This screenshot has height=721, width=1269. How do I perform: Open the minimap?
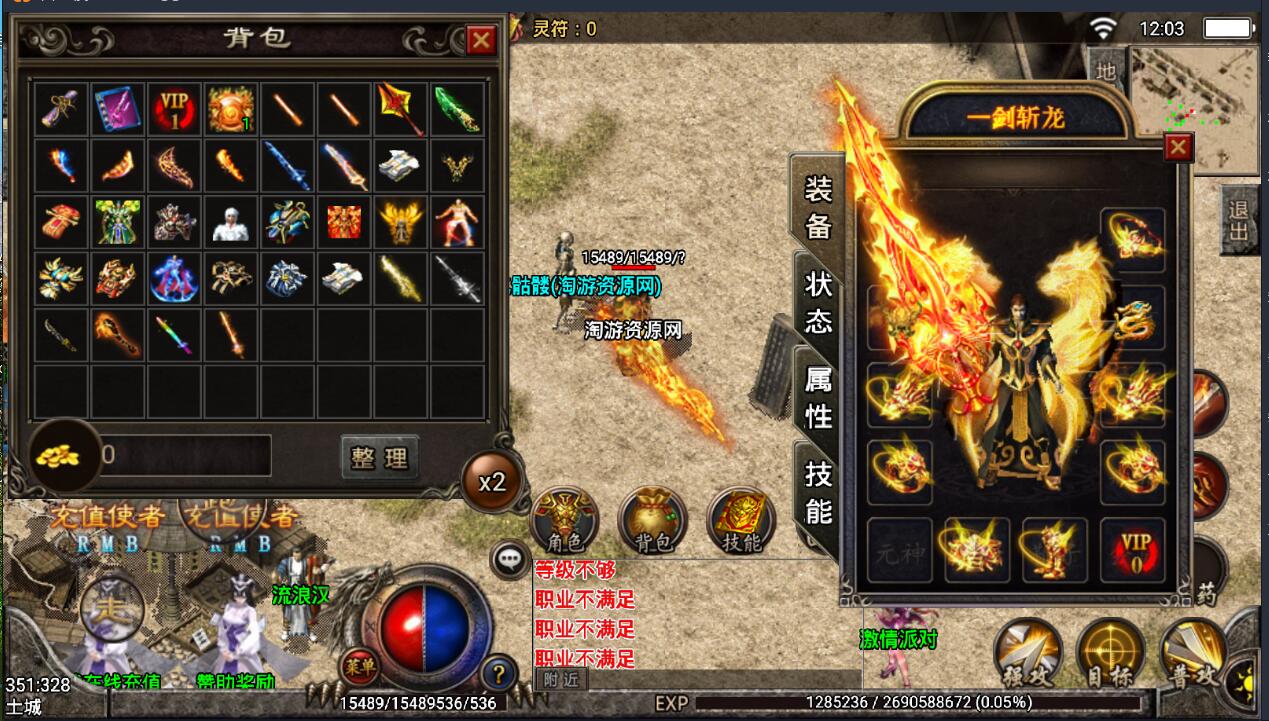pos(1196,108)
